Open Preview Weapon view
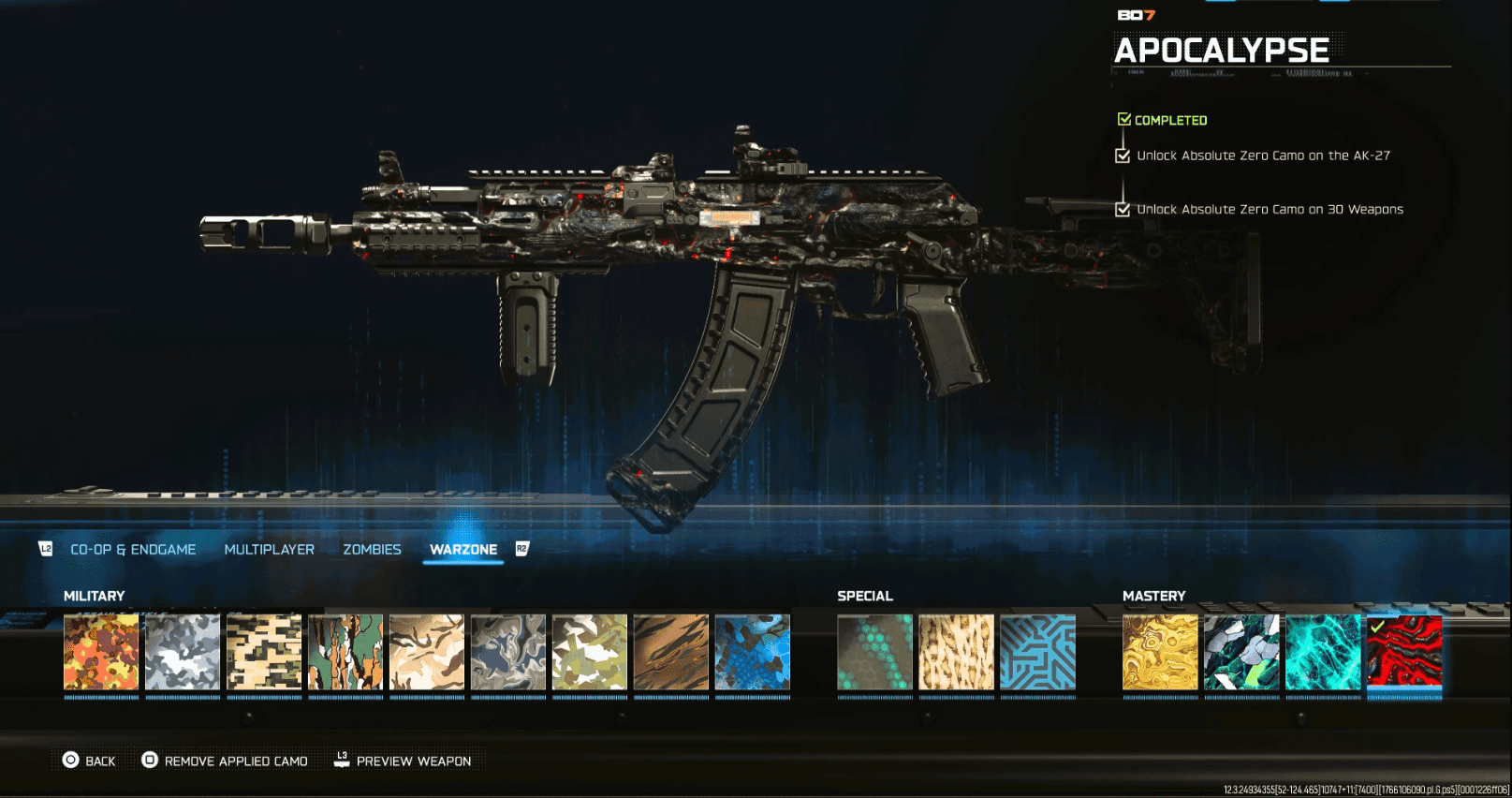Viewport: 1512px width, 798px height. 403,761
